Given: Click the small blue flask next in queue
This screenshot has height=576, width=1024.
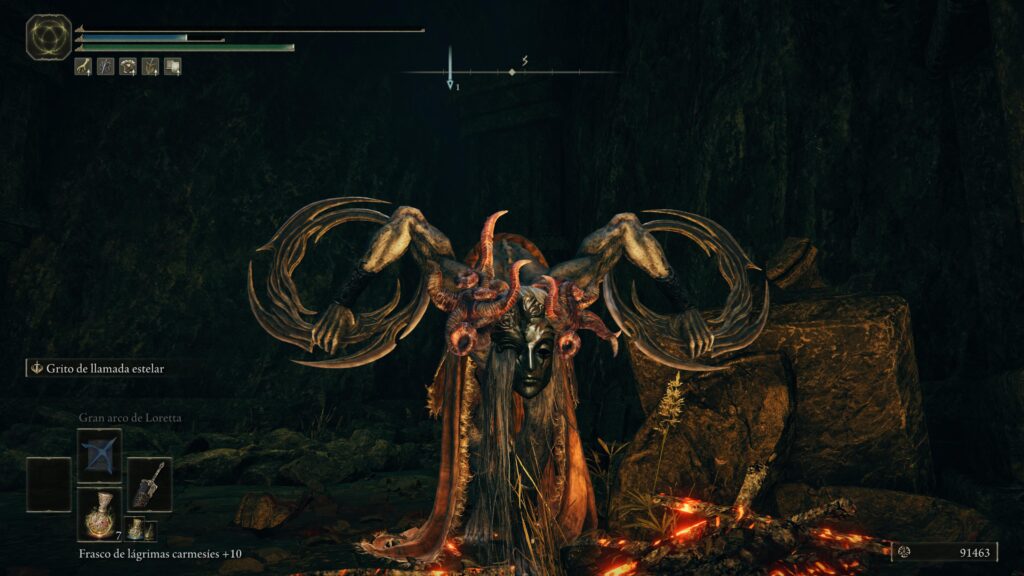Looking at the screenshot, I should point(134,529).
